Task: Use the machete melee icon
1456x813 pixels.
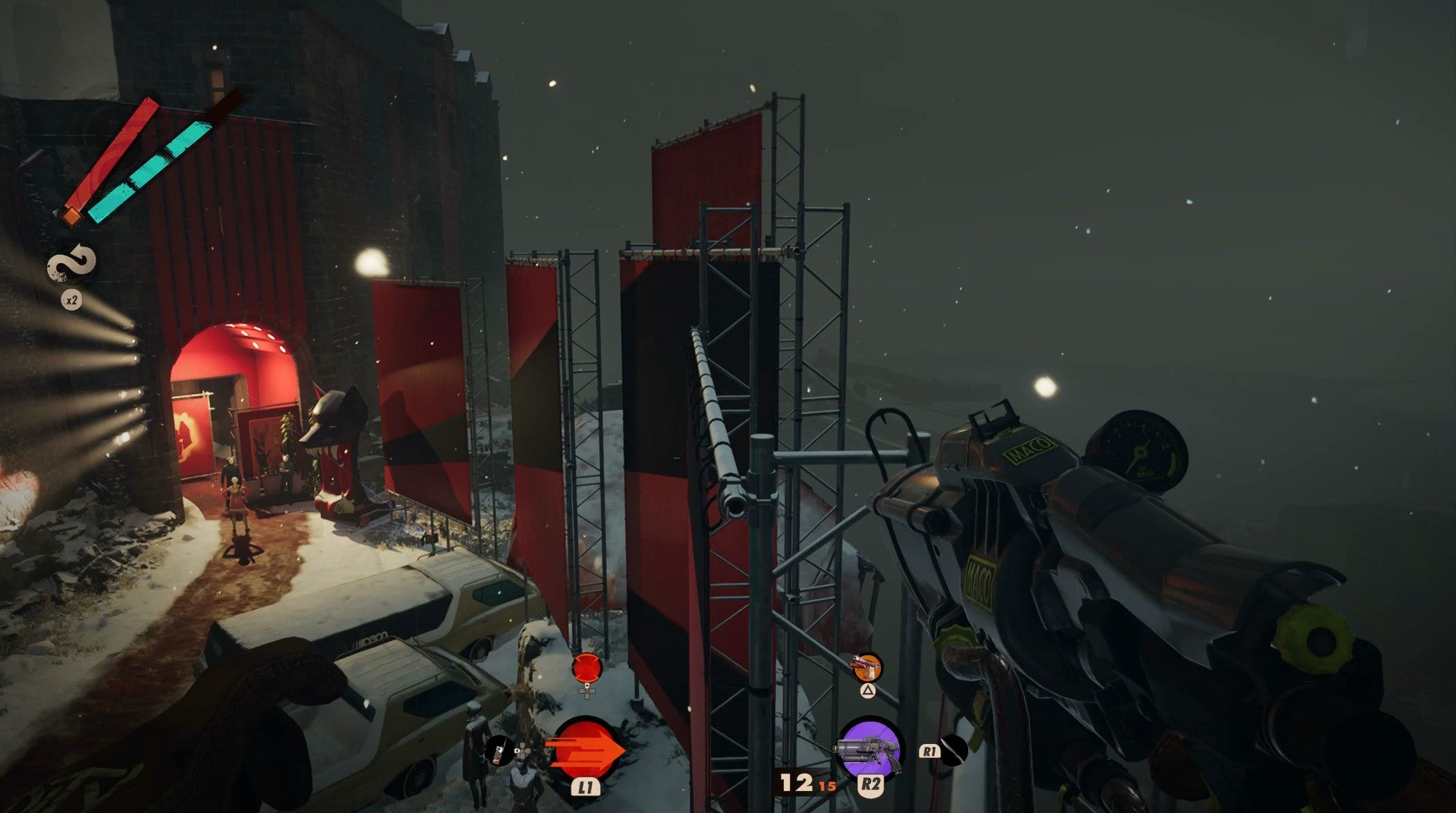Action: 954,750
